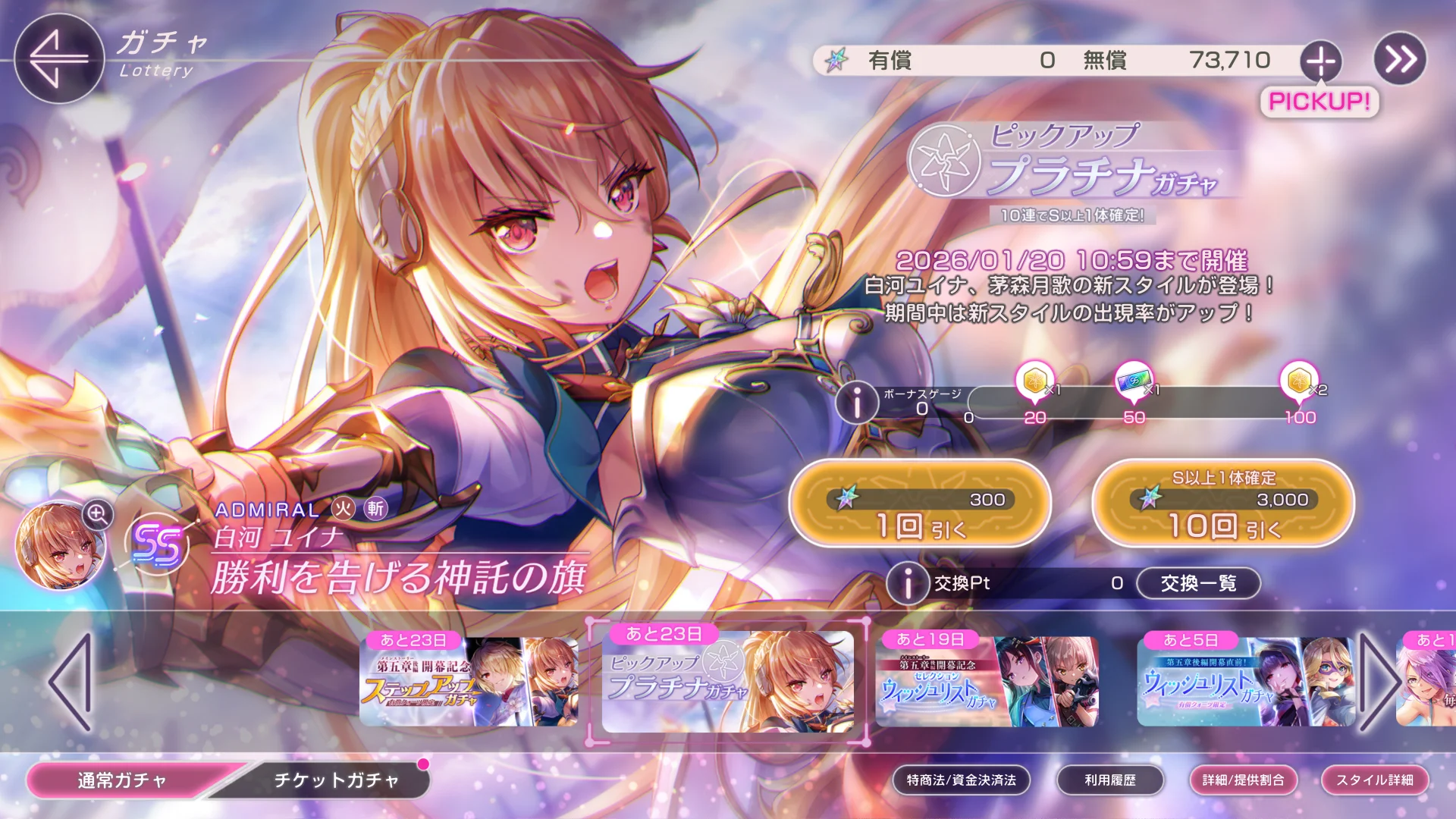Pull 10 times for 3,000 quartz

coord(1222,504)
